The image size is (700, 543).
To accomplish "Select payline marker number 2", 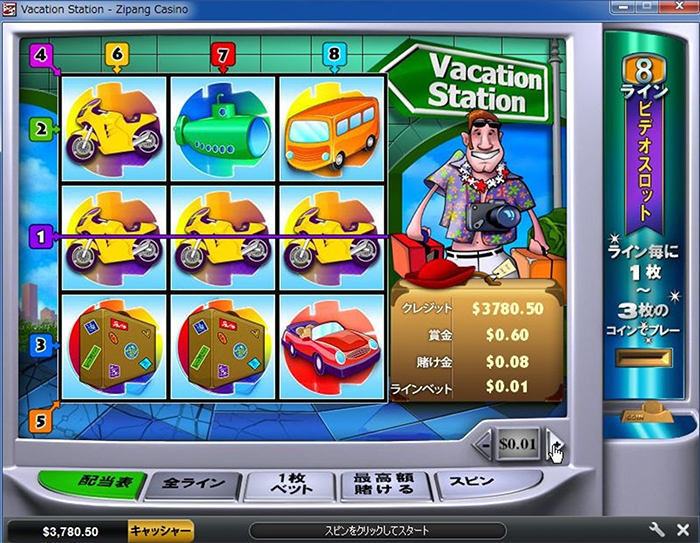I will tap(41, 128).
